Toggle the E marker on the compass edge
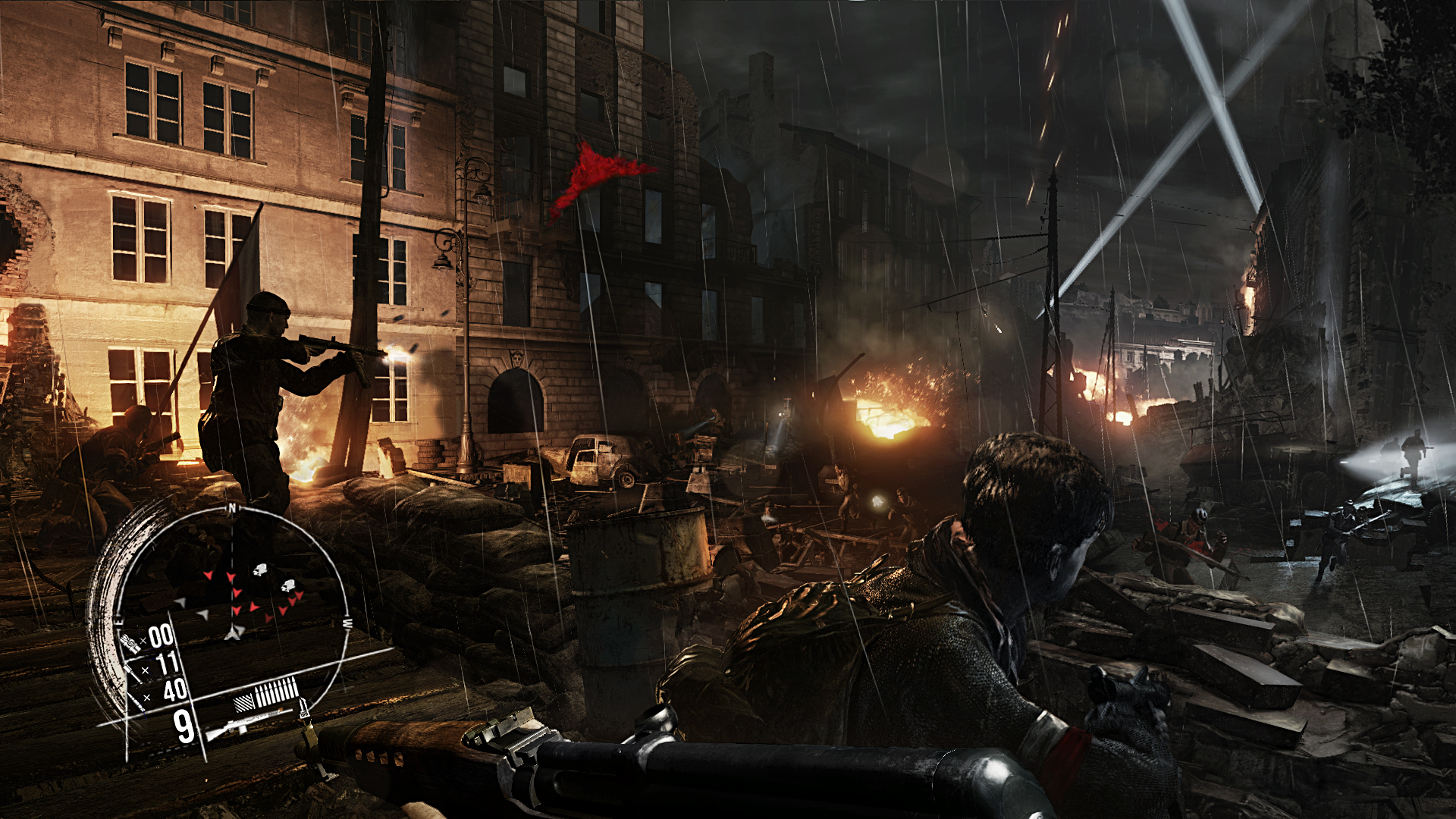The width and height of the screenshot is (1456, 819). point(118,620)
